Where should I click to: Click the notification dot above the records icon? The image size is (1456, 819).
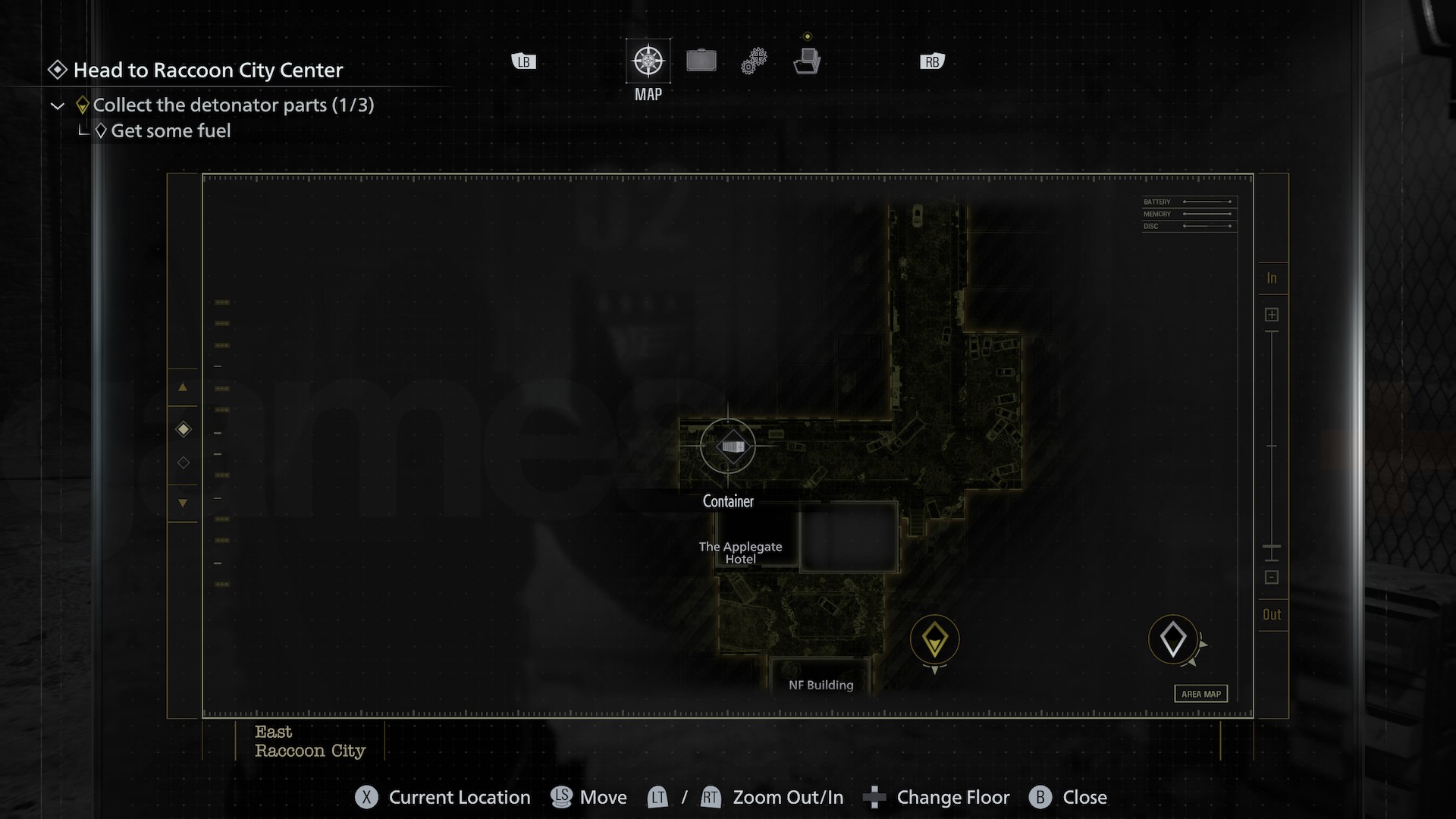(808, 35)
